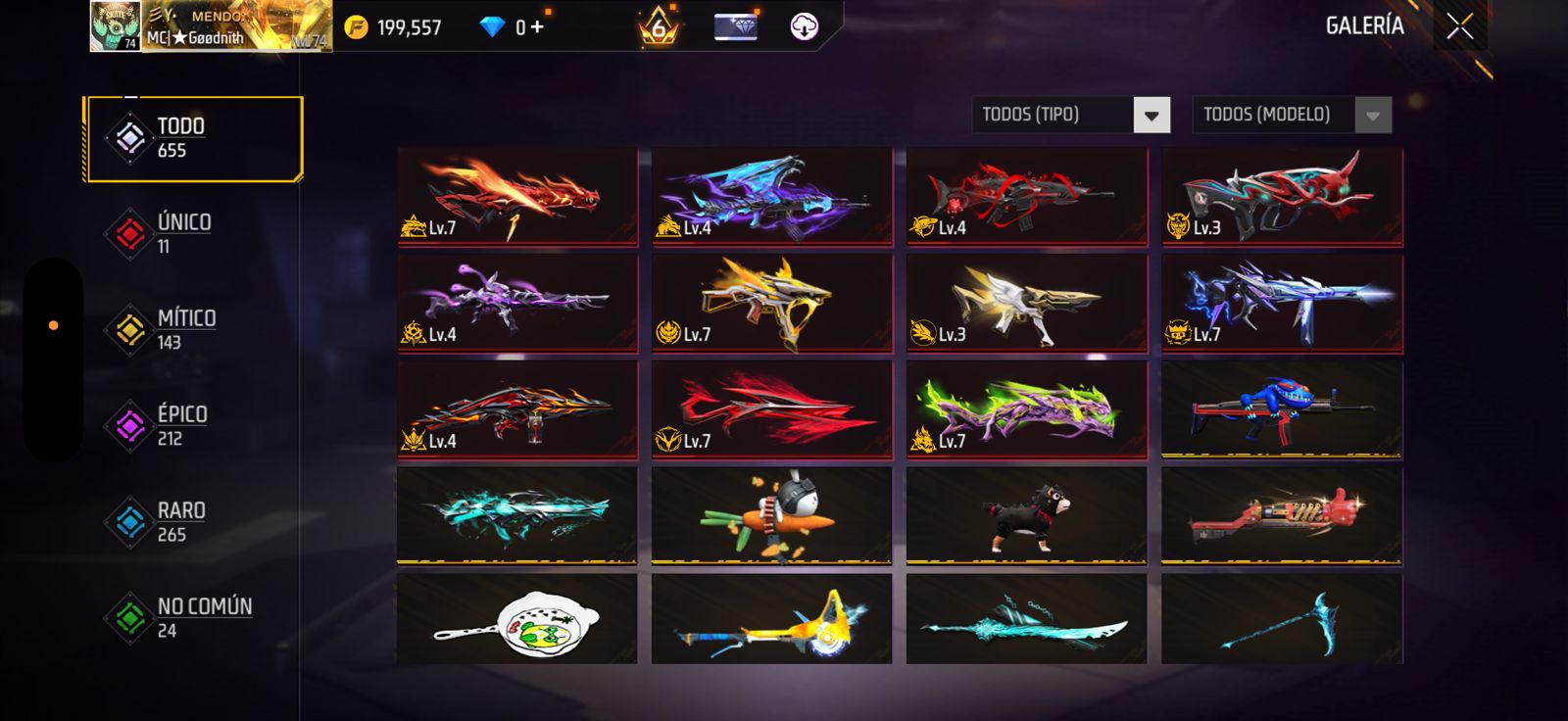Viewport: 1568px width, 721px height.
Task: Select the frying pan with eggs skin
Action: click(x=517, y=620)
